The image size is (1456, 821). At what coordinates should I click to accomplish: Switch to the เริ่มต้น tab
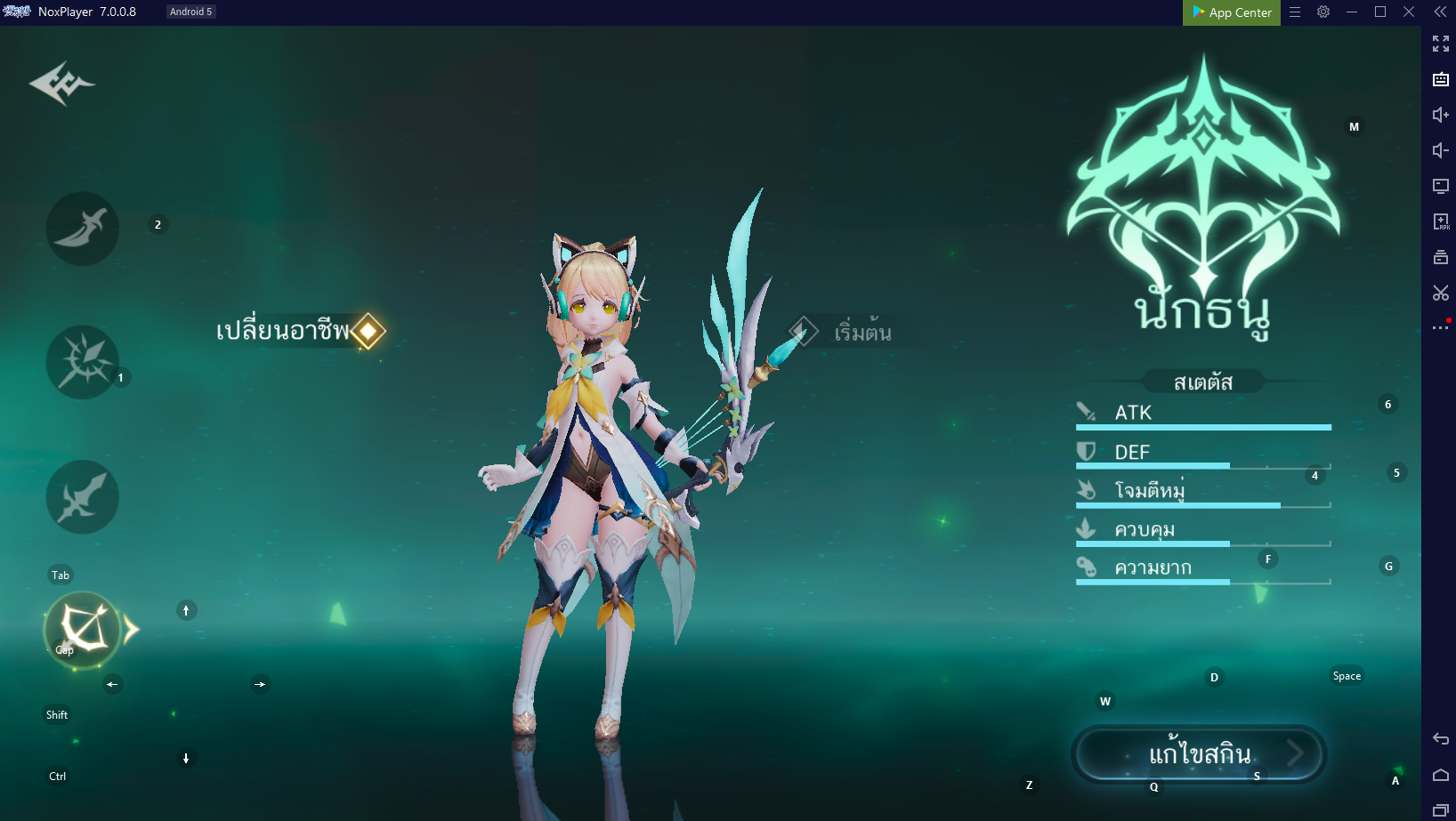pos(842,333)
